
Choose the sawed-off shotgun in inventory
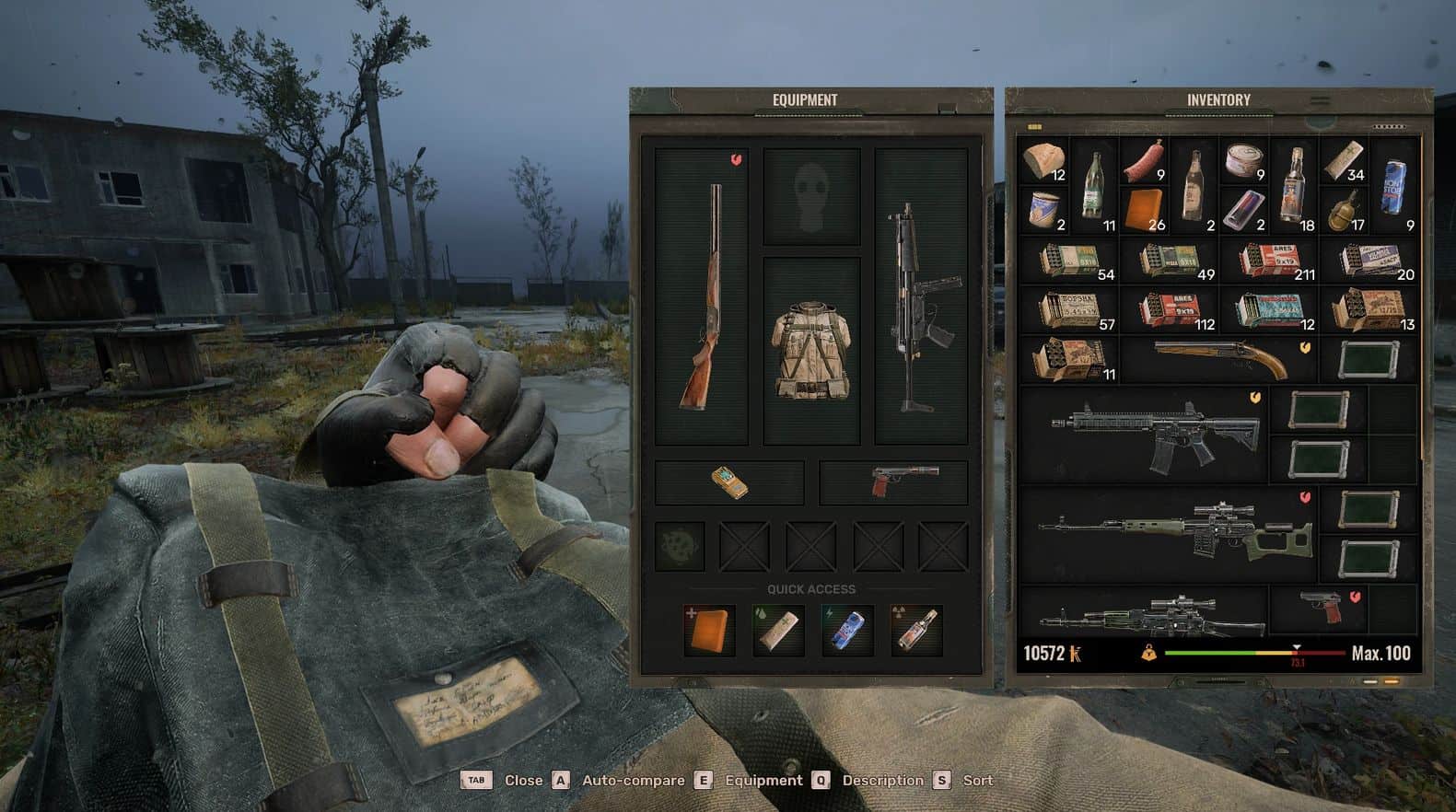click(x=1218, y=359)
